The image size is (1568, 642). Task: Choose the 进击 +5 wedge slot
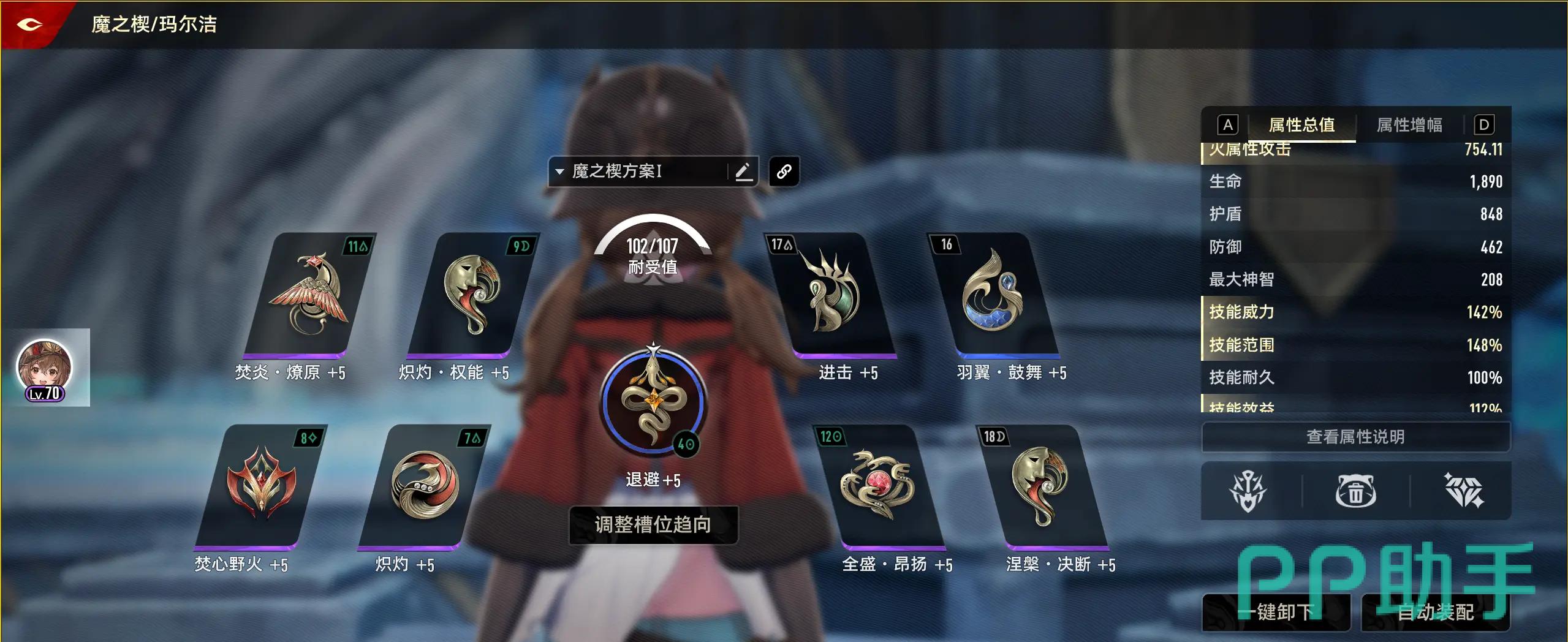click(x=831, y=295)
